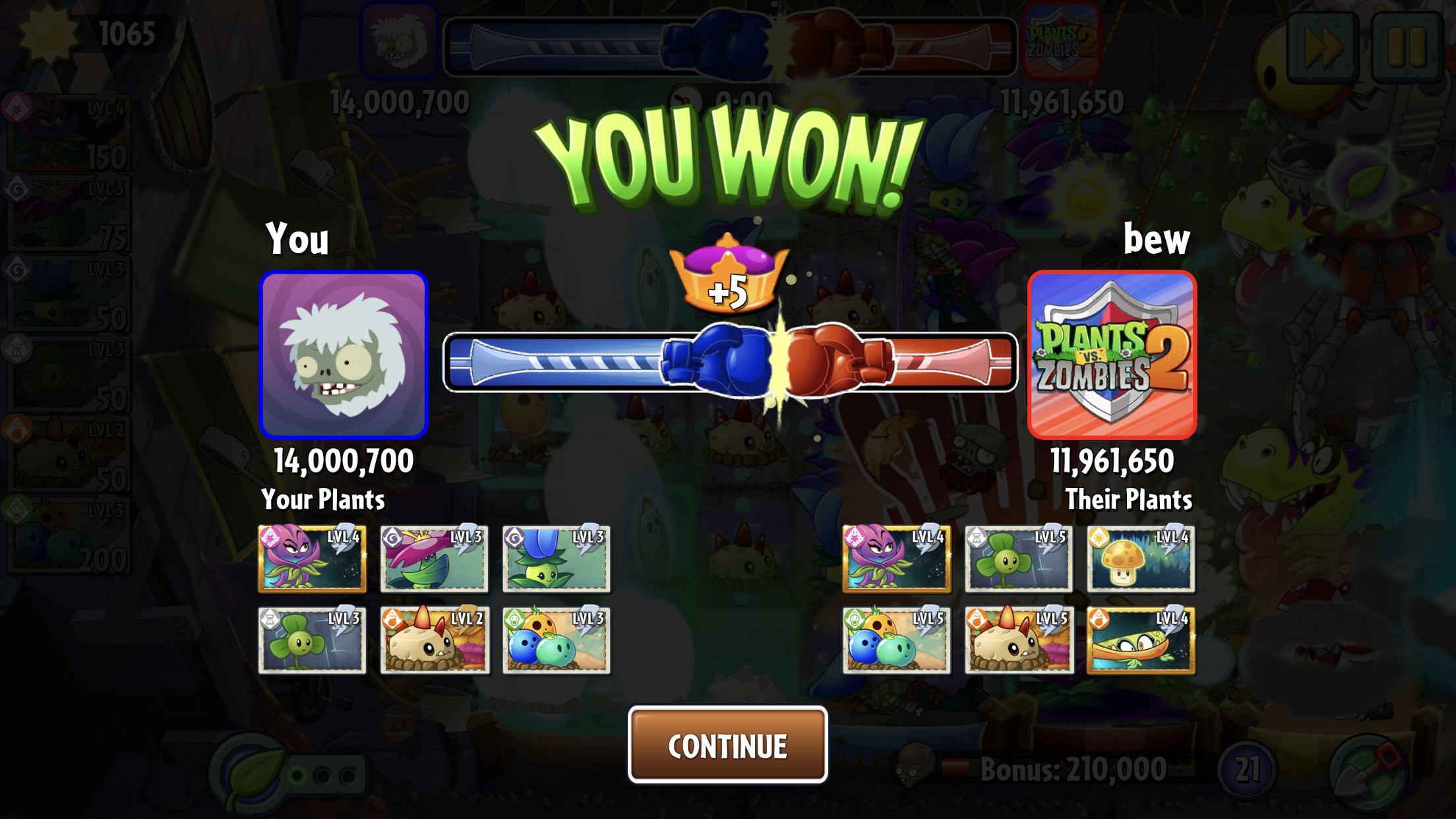Select your zombie yeti profile avatar

click(344, 355)
